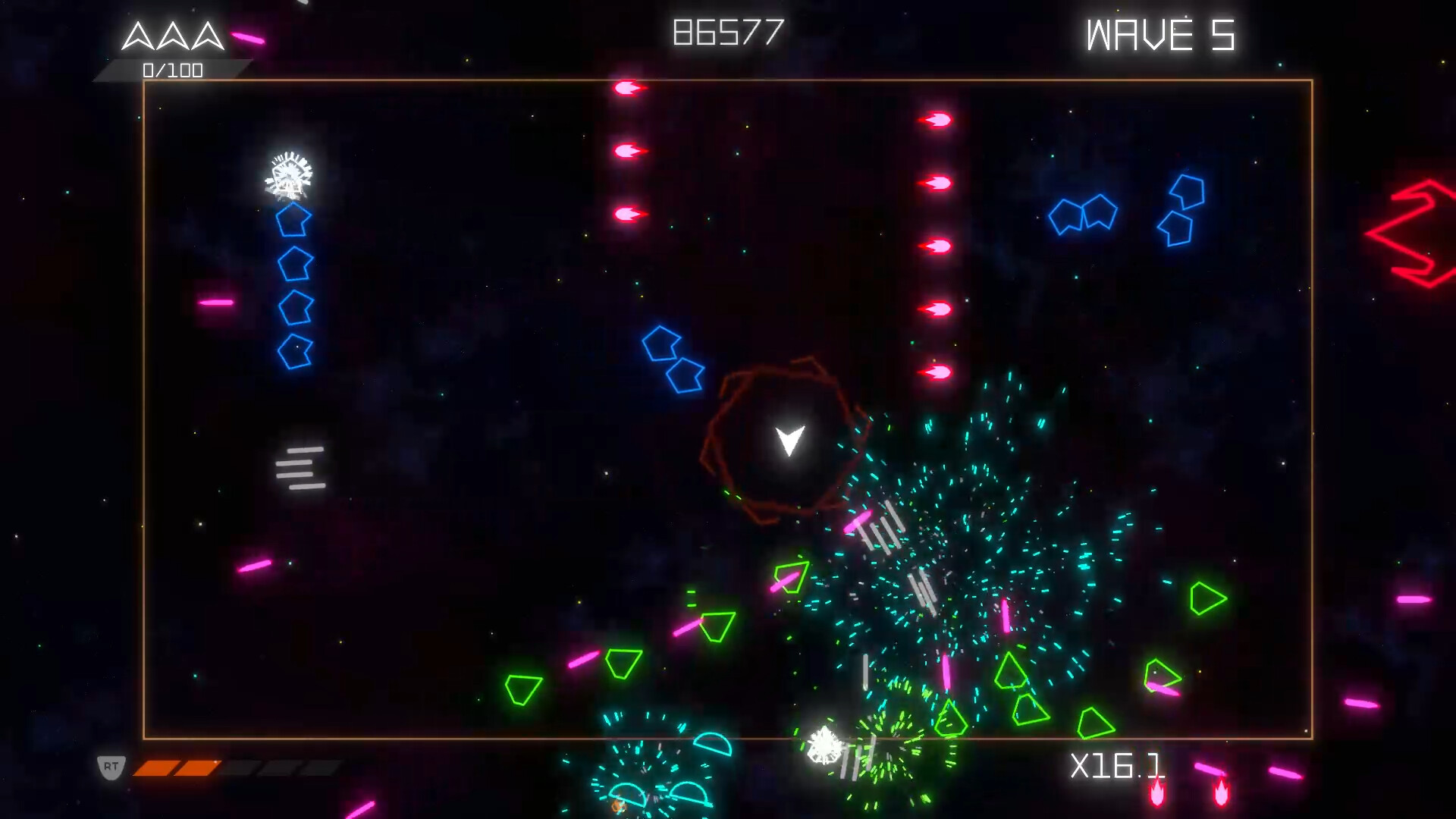This screenshot has height=819, width=1456.
Task: Toggle the first orange segment of the weapon gauge
Action: pos(152,767)
